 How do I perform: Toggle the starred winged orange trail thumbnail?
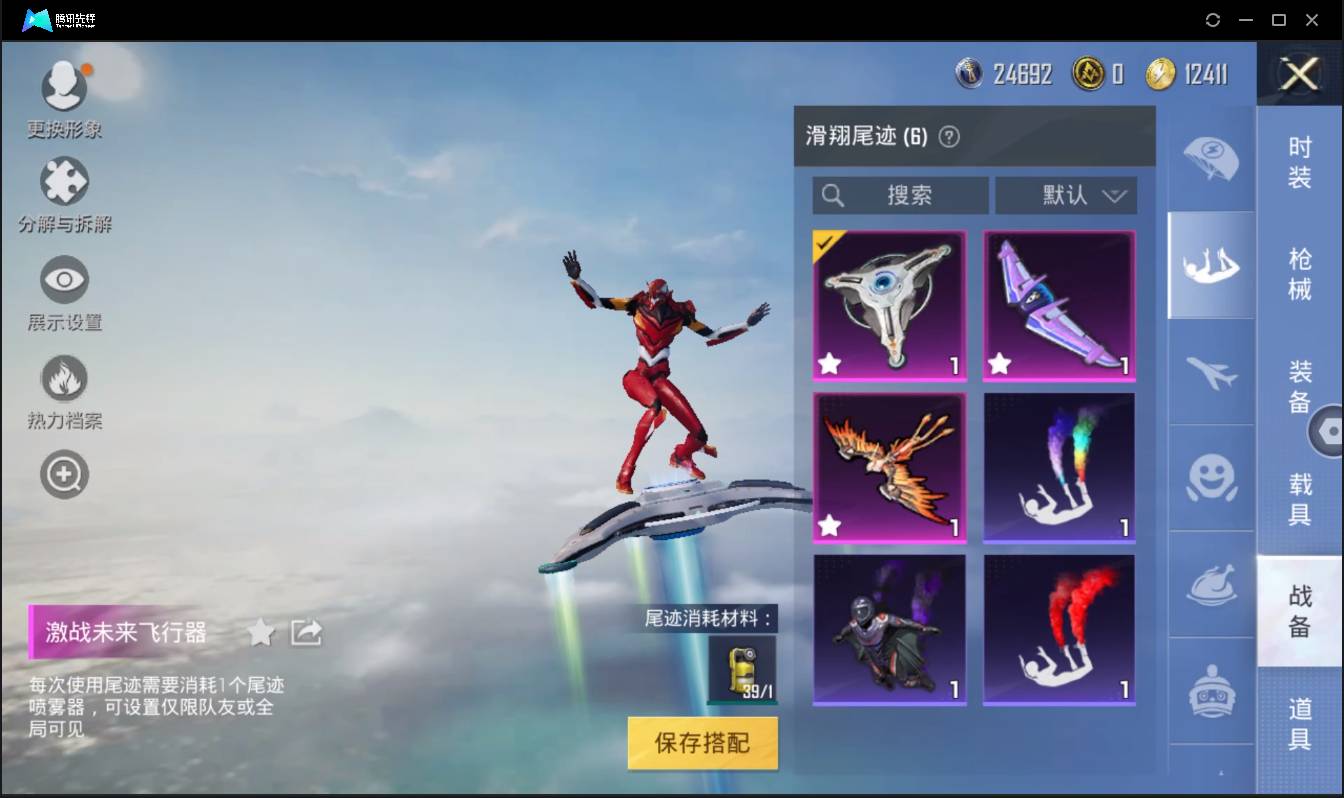888,468
